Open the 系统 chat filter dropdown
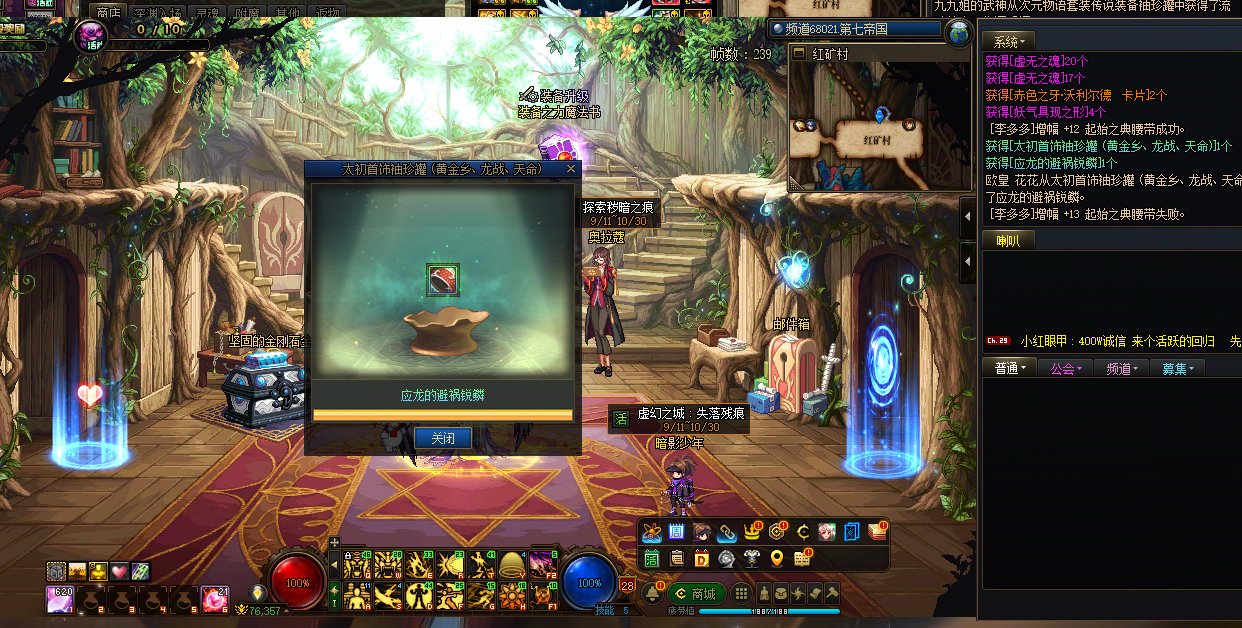 tap(1007, 42)
